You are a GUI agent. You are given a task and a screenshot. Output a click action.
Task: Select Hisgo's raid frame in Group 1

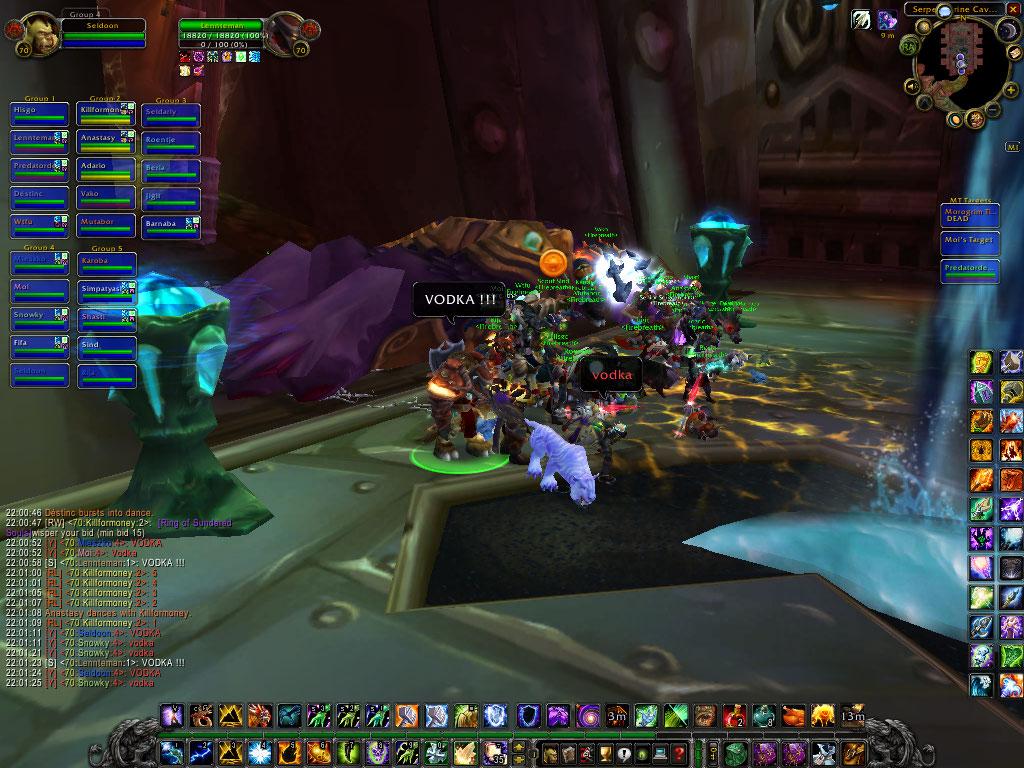coord(39,114)
